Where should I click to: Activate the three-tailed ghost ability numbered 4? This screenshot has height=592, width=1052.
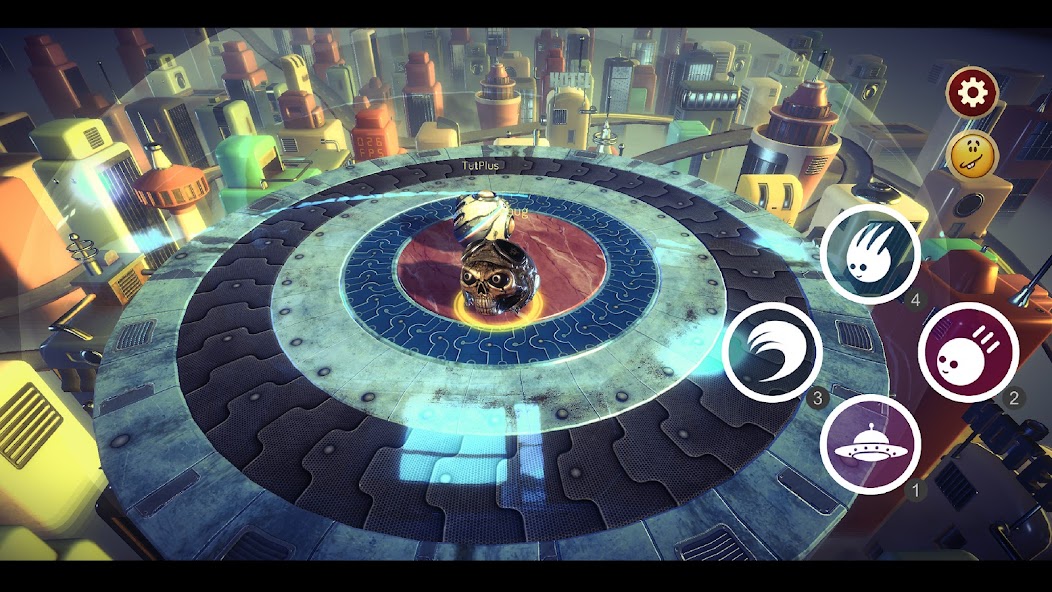[869, 254]
